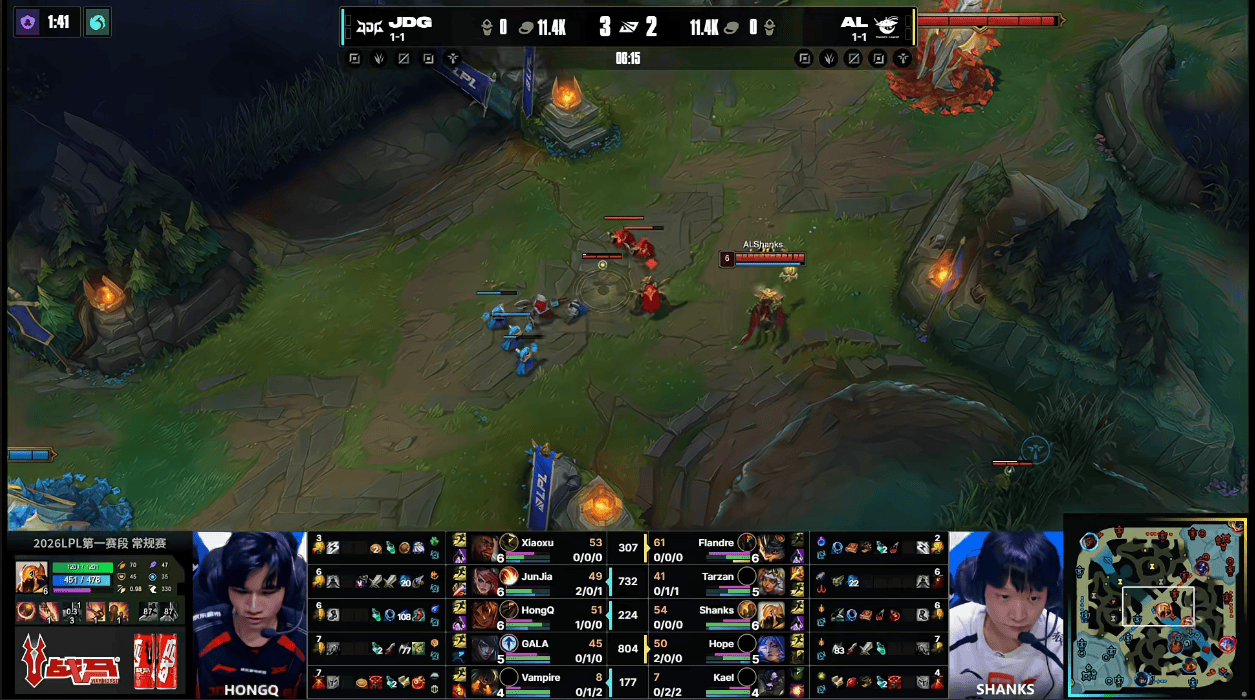Select JunJia's champion portrait
Image resolution: width=1255 pixels, height=700 pixels.
484,580
